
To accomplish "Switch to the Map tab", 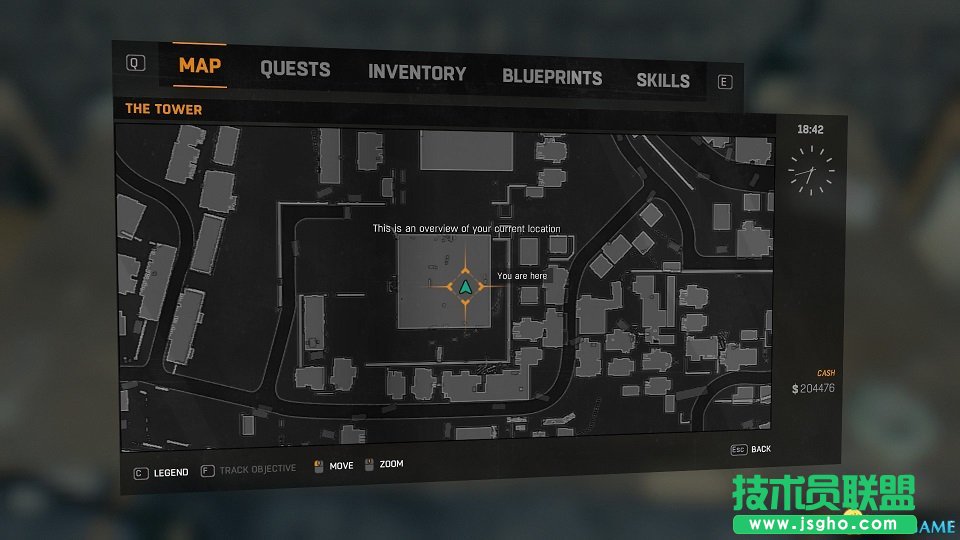I will (200, 66).
